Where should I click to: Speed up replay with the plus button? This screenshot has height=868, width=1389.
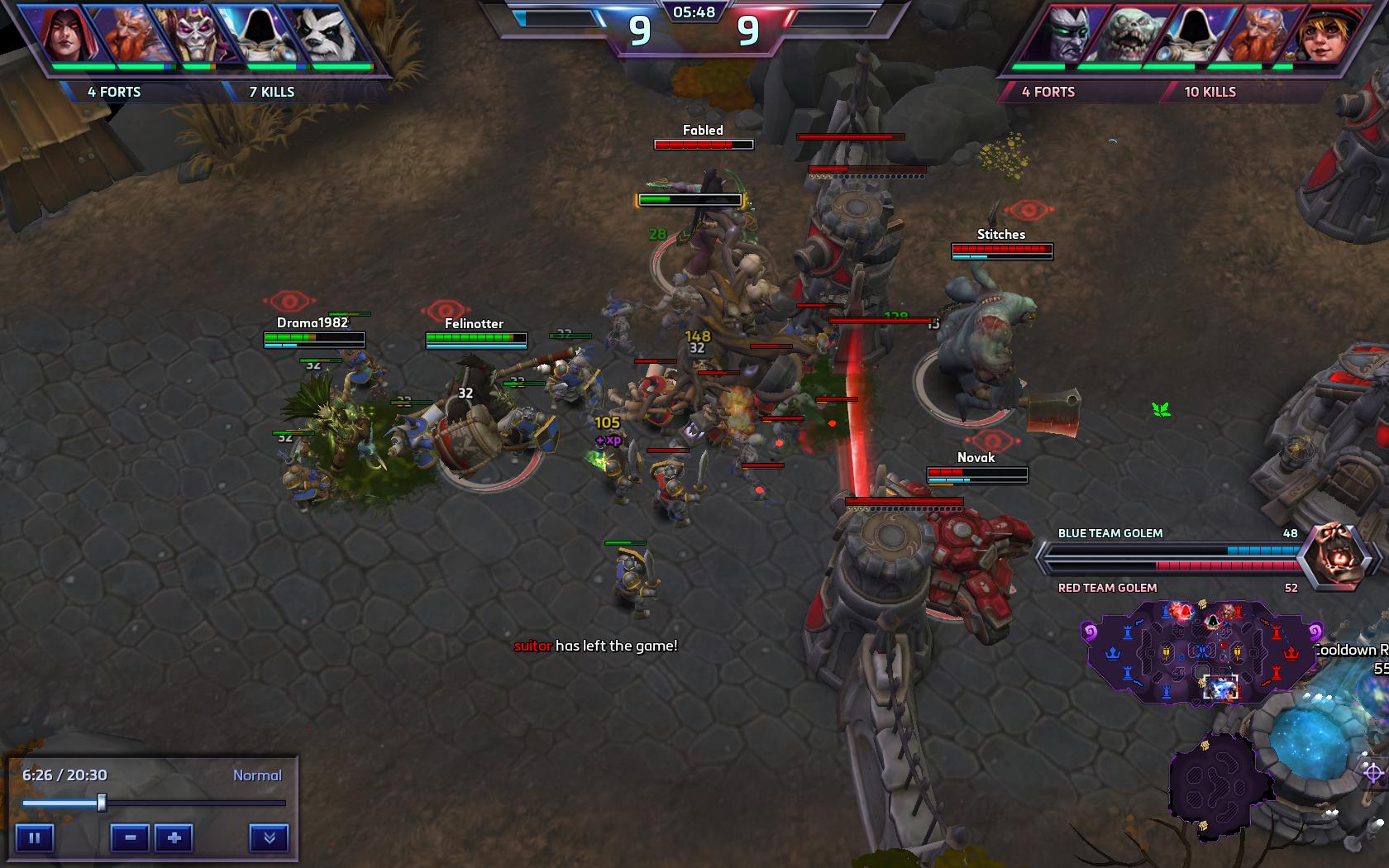click(x=174, y=837)
